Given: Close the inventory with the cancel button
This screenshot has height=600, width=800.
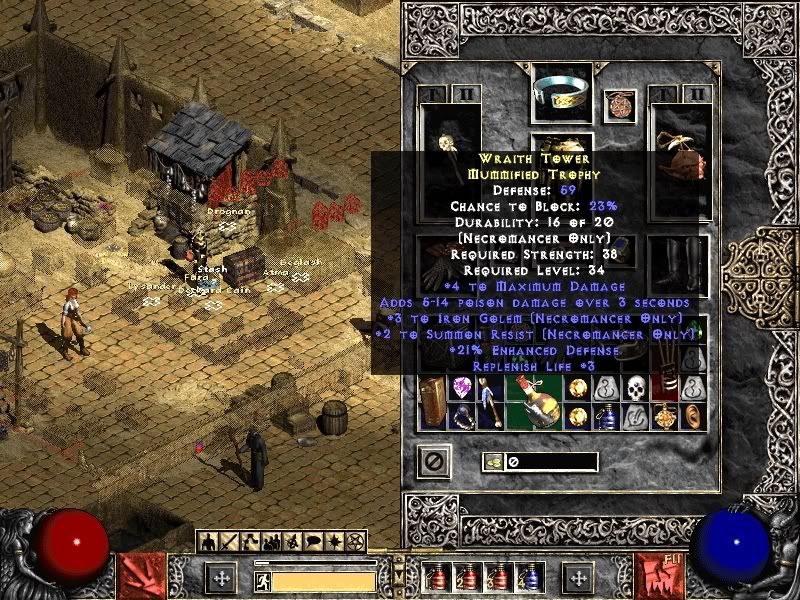Looking at the screenshot, I should [434, 462].
